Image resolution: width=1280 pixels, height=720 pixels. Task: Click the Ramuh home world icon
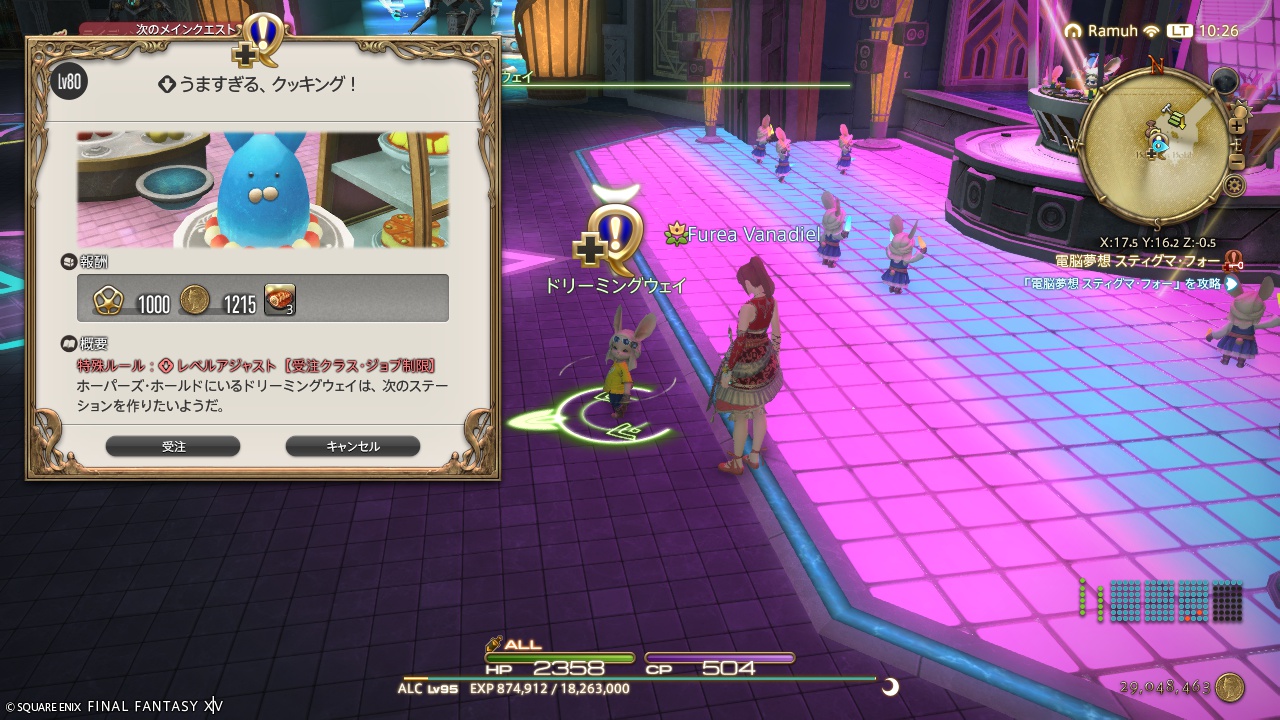point(1074,30)
